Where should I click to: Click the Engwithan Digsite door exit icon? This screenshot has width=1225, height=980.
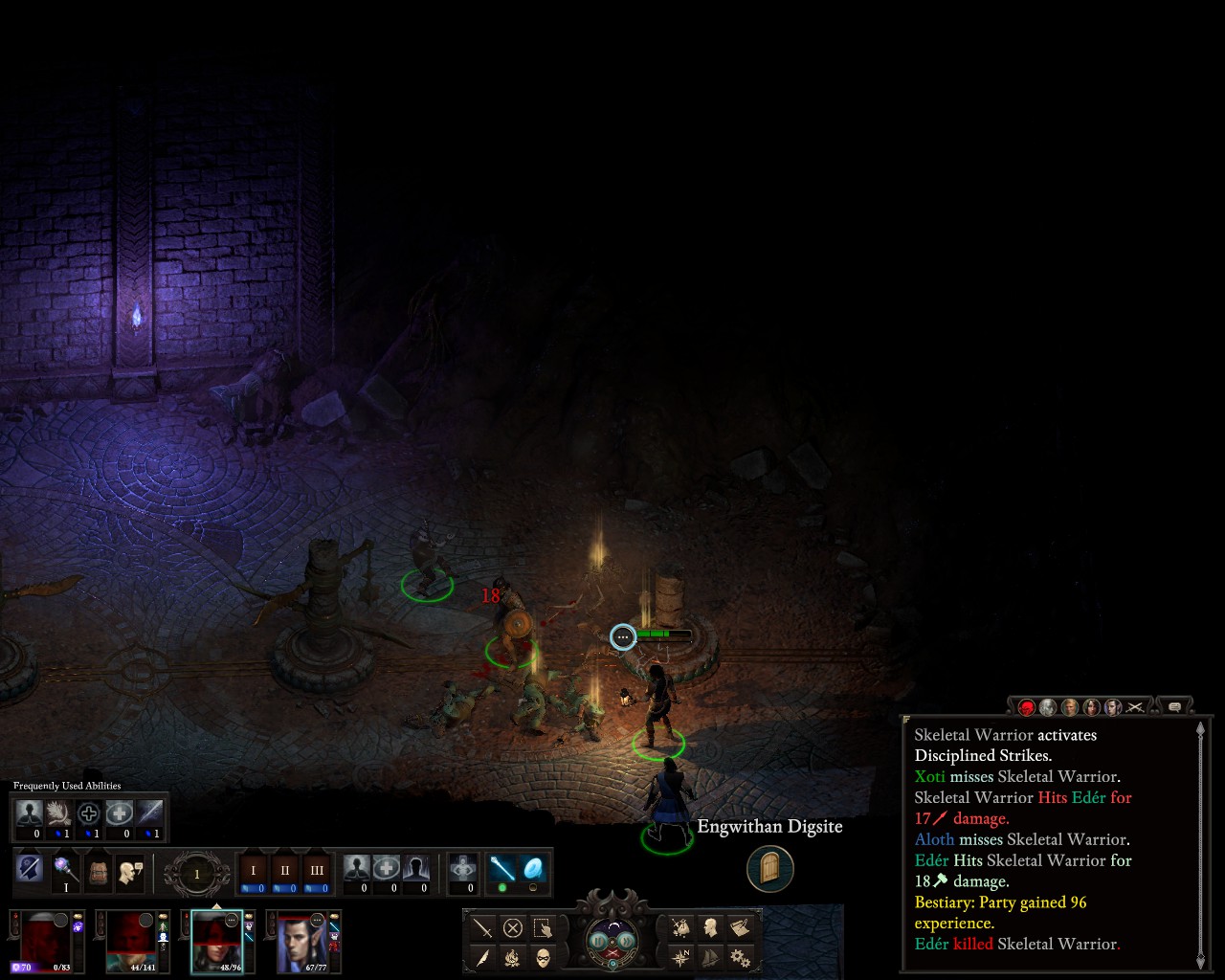coord(770,869)
